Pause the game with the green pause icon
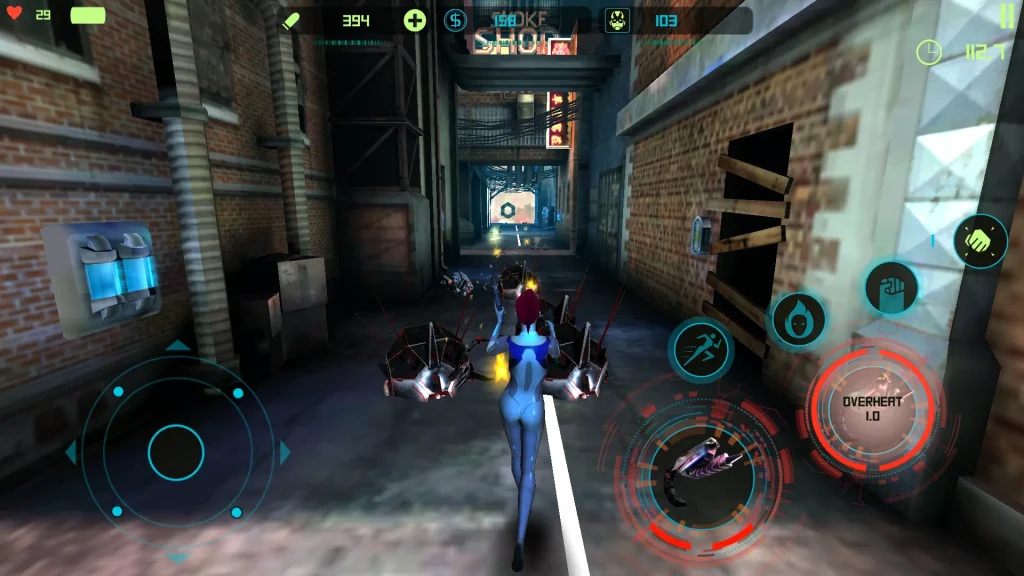 pos(1006,16)
